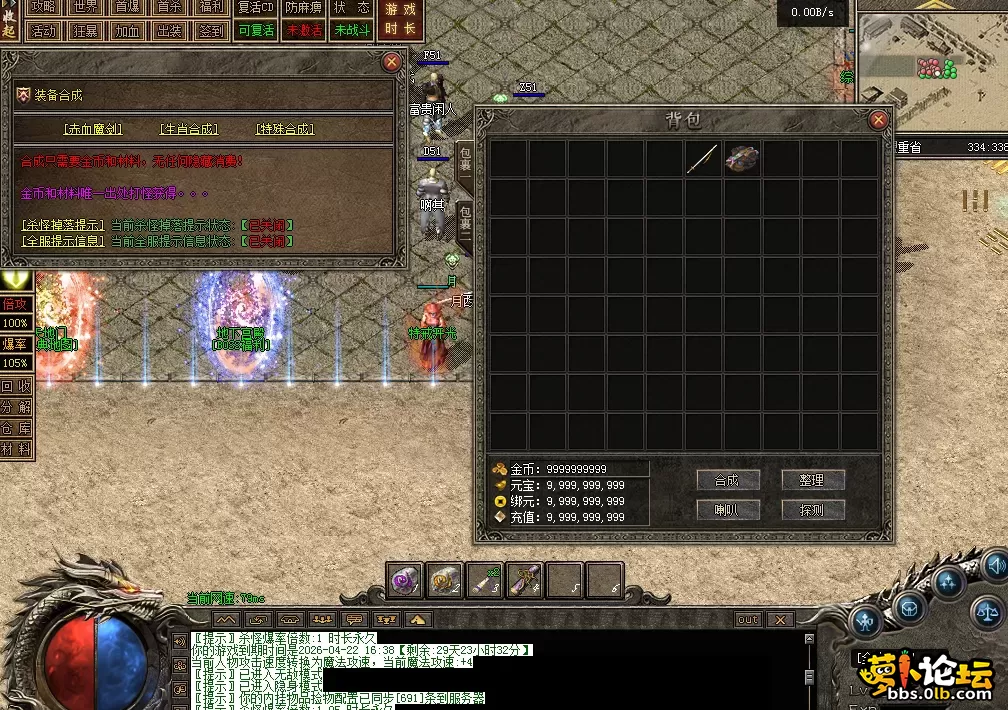This screenshot has width=1008, height=710.
Task: Open the minimap
Action: pyautogui.click(x=932, y=60)
